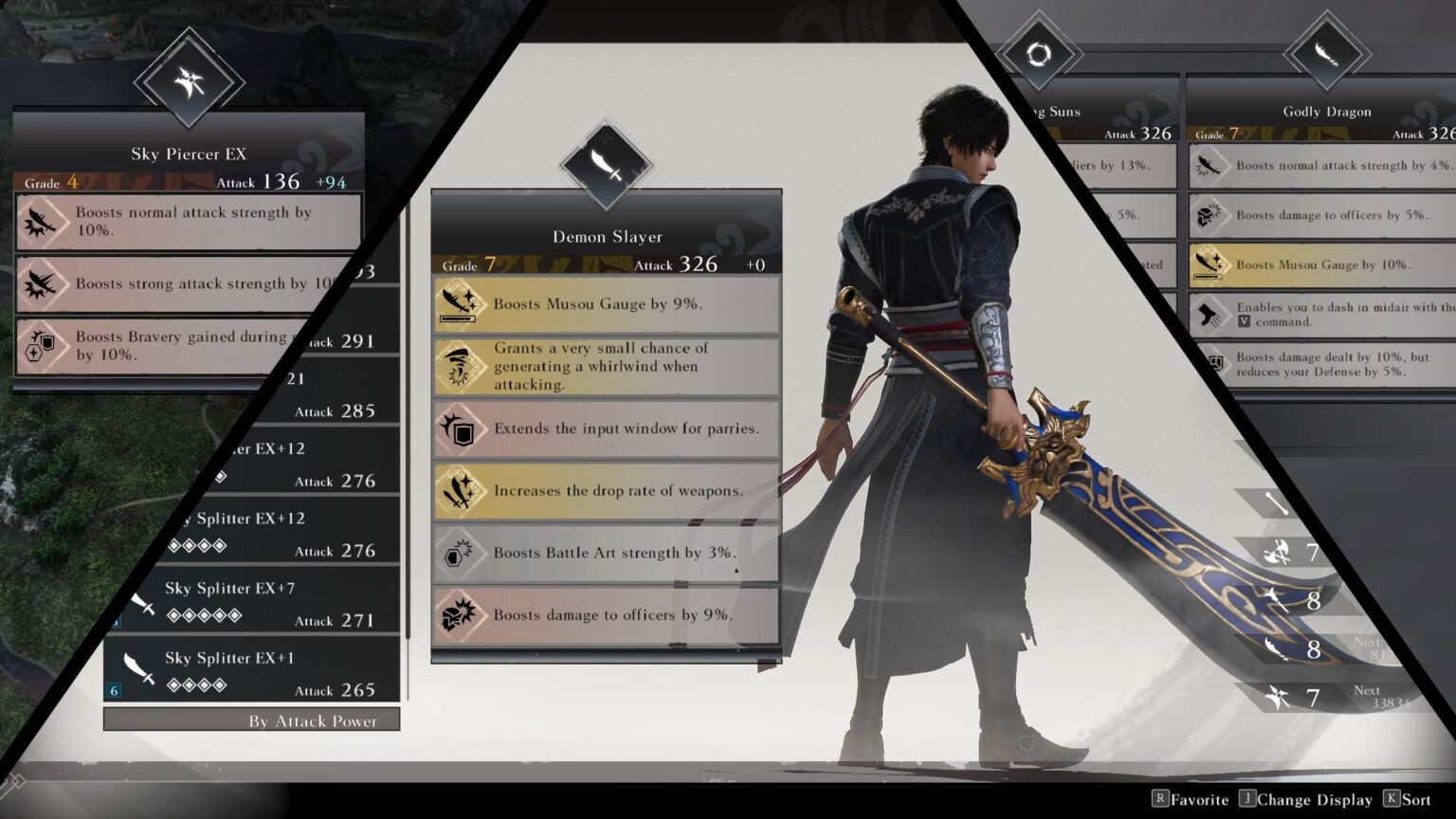Click the Musou Gauge boost skill icon
The width and height of the screenshot is (1456, 819).
(x=462, y=303)
